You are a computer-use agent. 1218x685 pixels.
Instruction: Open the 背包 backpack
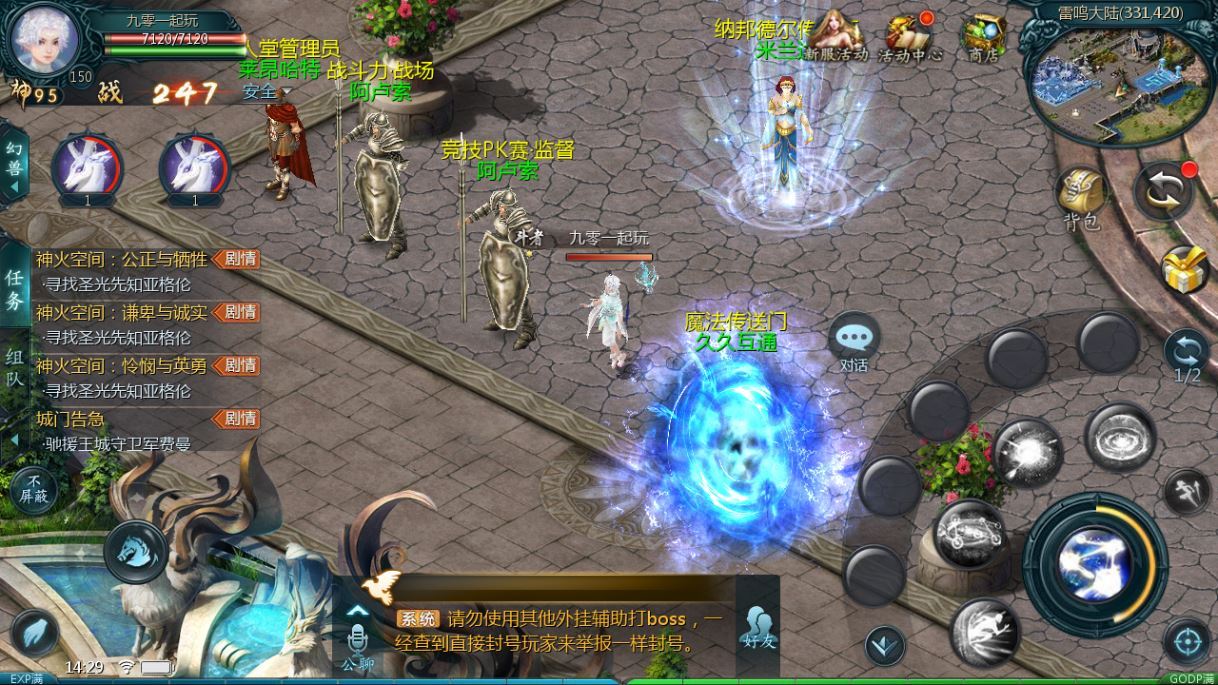point(1080,197)
